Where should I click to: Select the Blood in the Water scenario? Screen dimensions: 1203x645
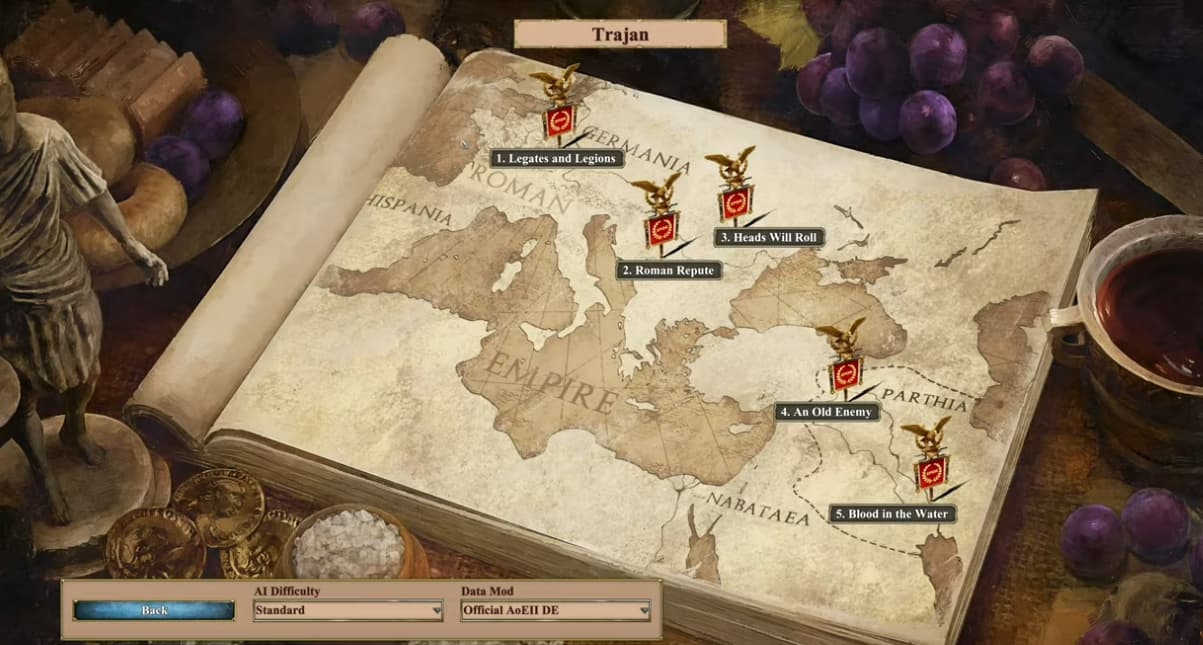click(892, 514)
